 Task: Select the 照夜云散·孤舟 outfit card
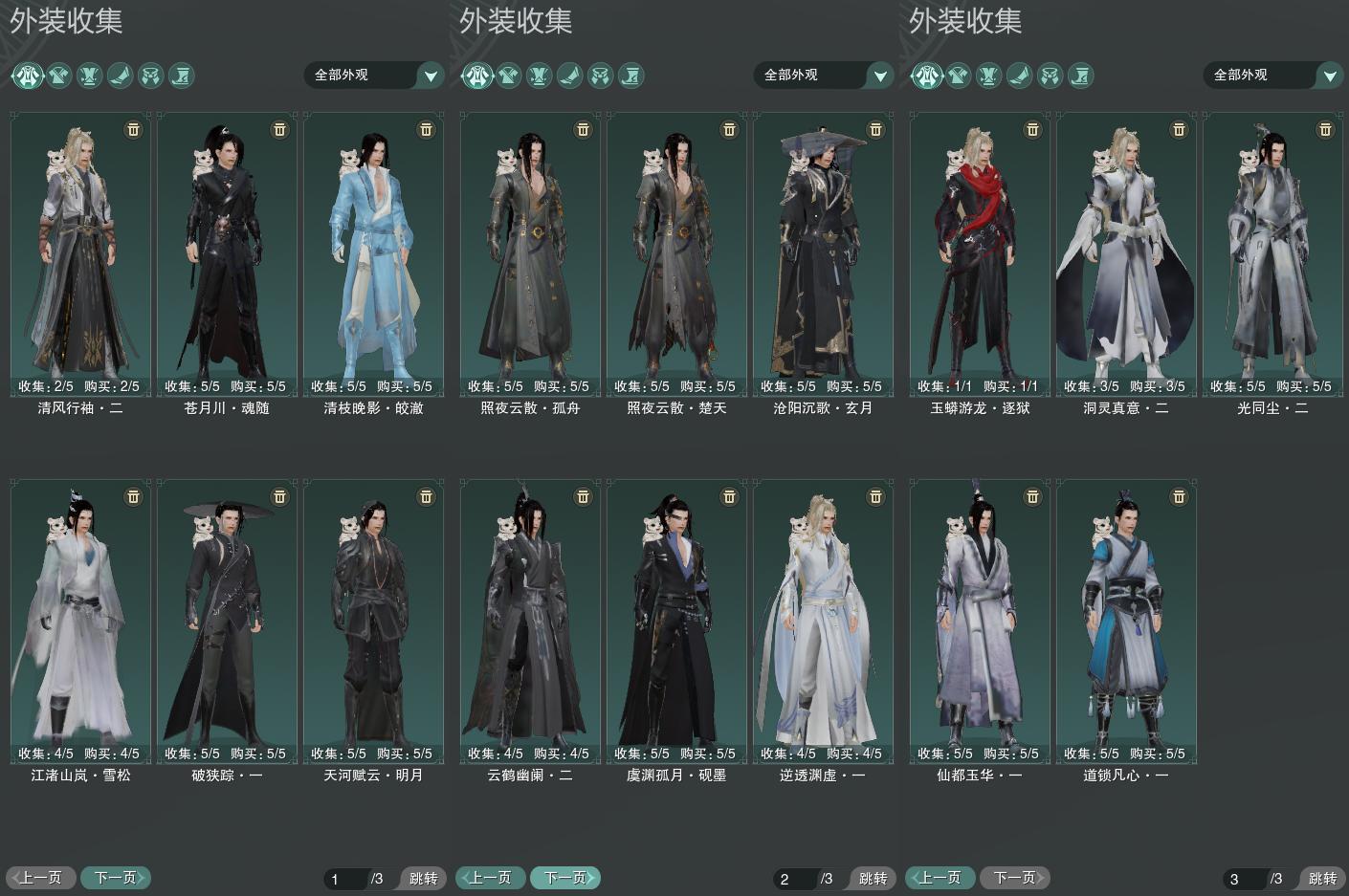pyautogui.click(x=530, y=253)
